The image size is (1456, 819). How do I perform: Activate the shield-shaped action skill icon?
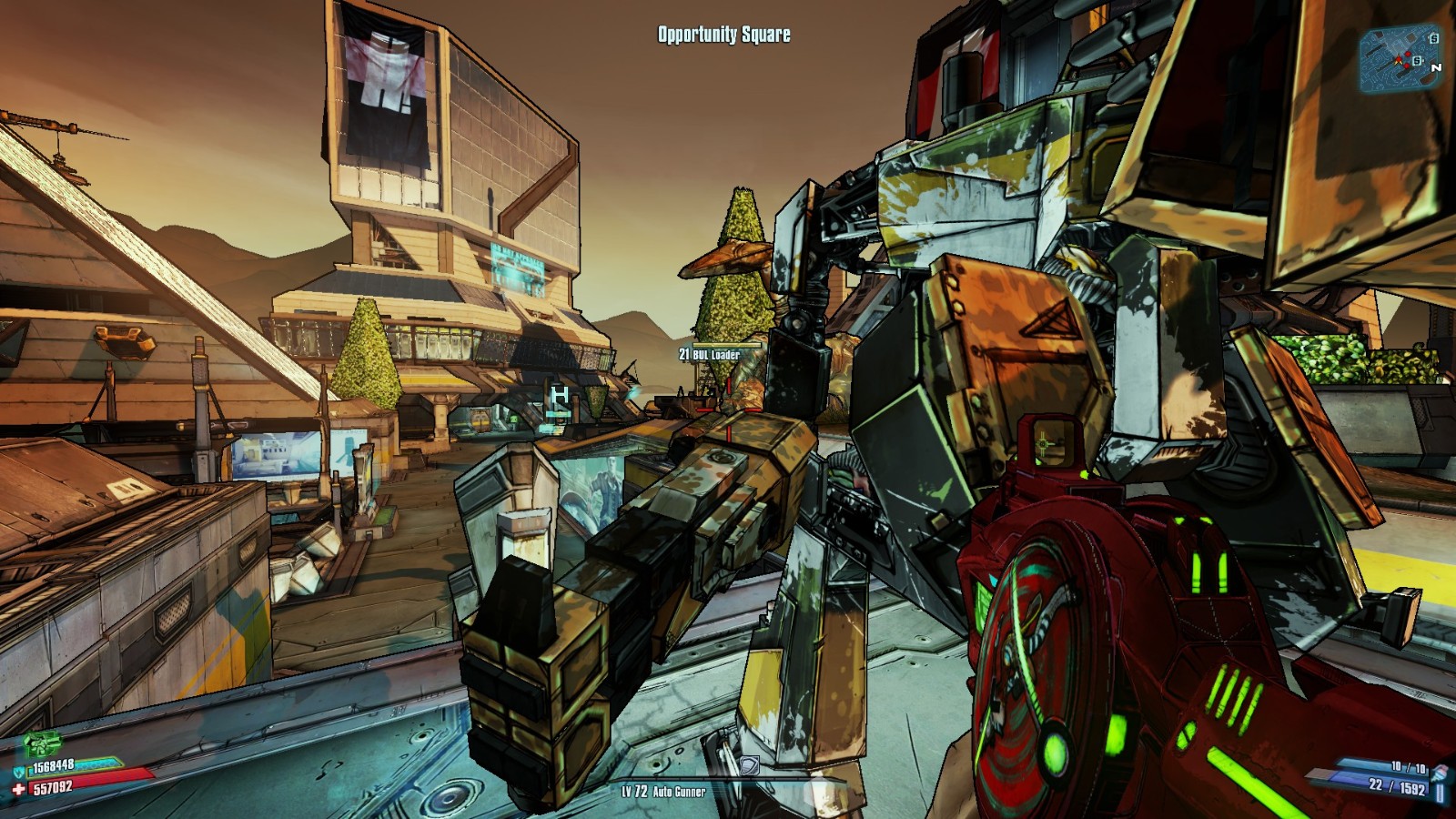pyautogui.click(x=749, y=765)
